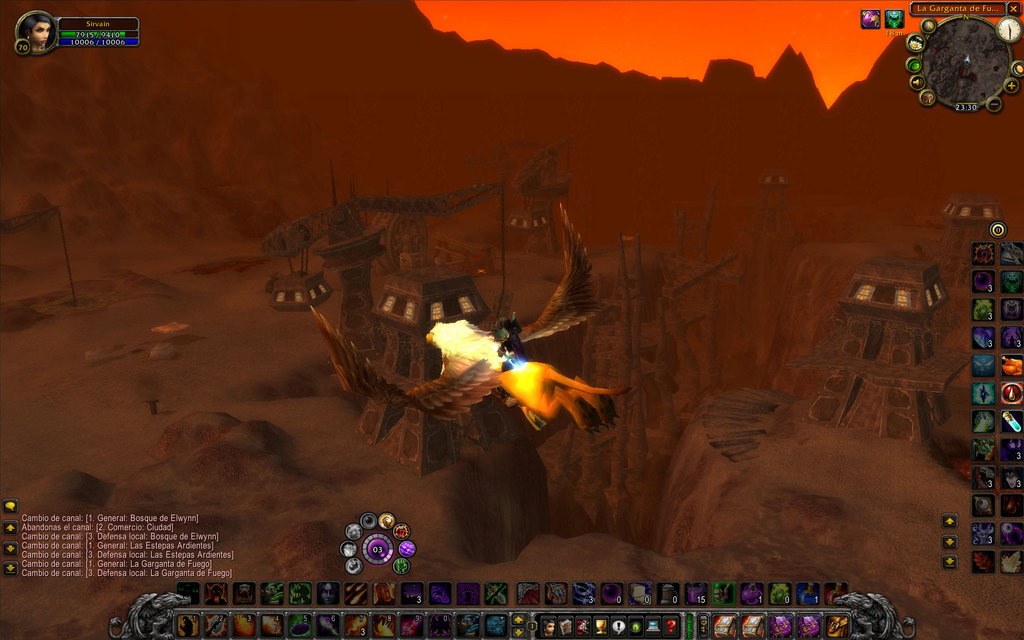Click the Sirvain player portrait
Screen dimensions: 1024x640
(37, 32)
